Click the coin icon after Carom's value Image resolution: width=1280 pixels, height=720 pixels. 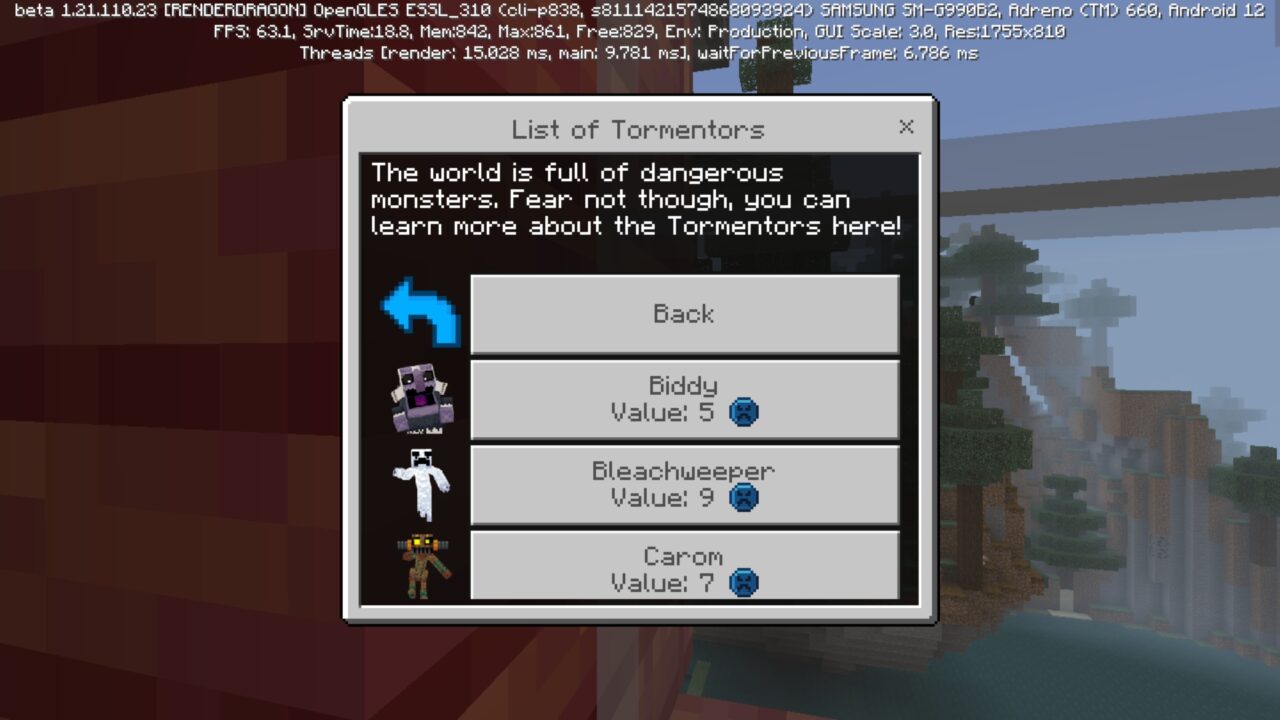tap(742, 582)
